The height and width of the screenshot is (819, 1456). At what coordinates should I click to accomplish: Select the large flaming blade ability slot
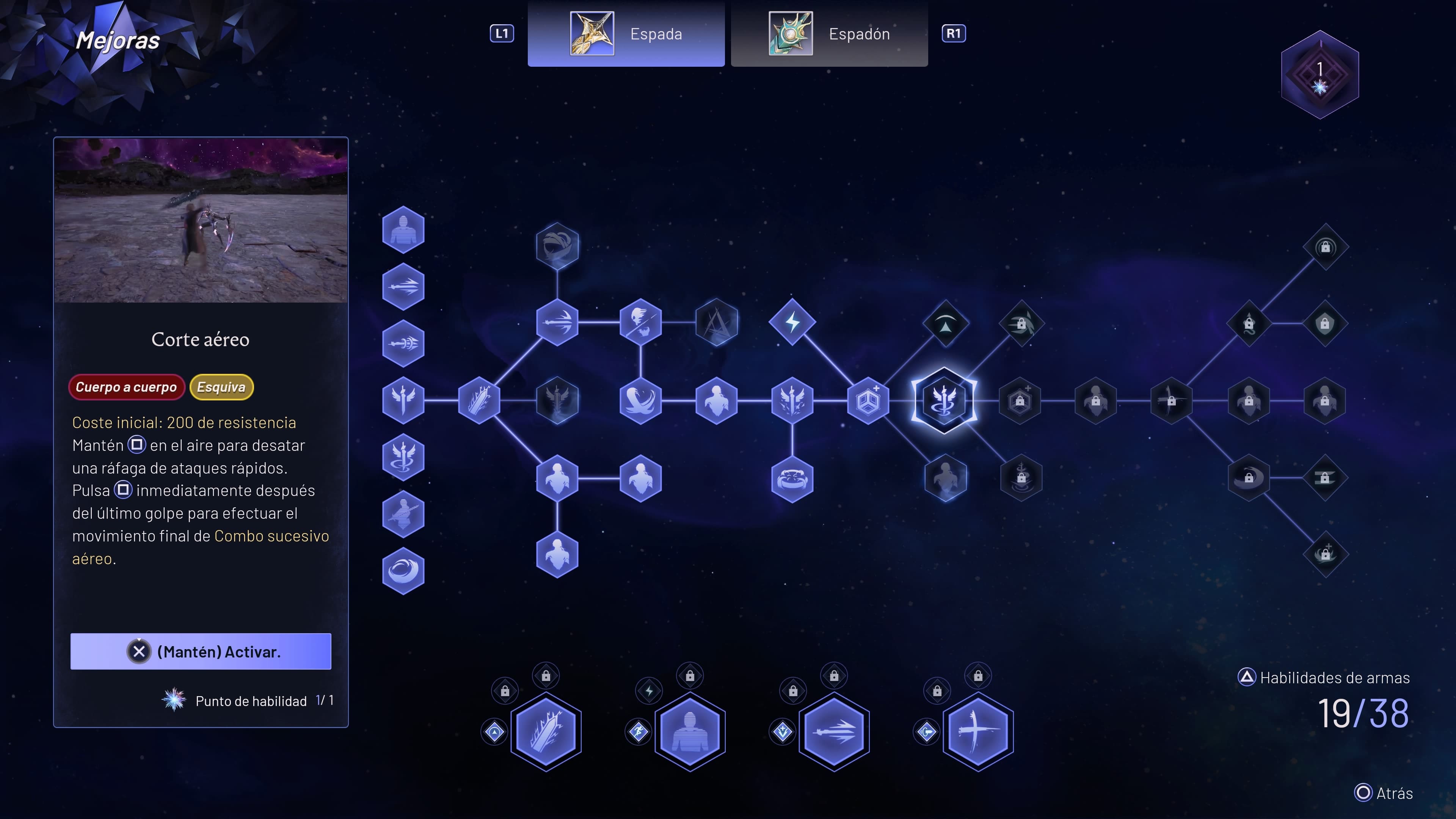point(546,731)
